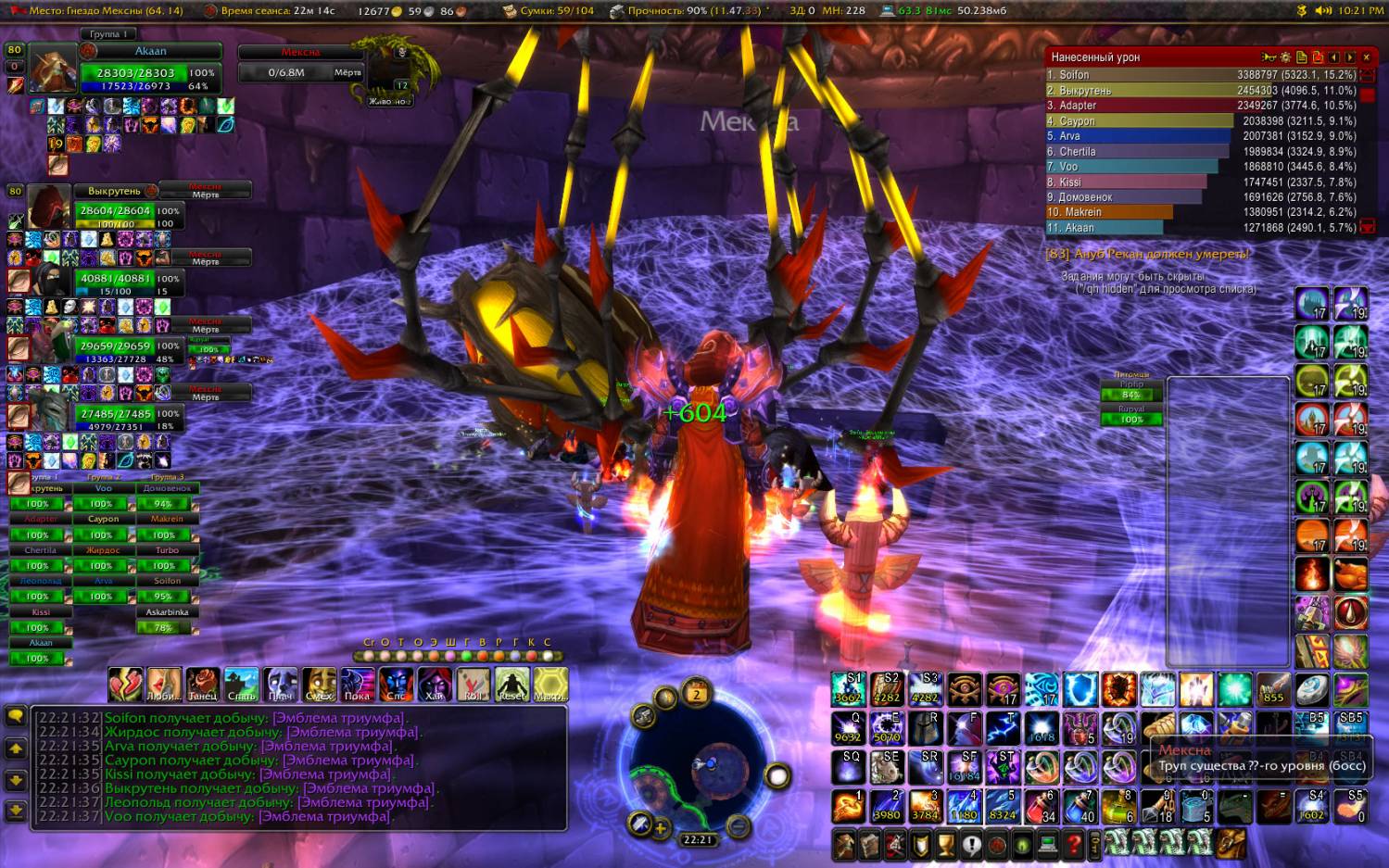Viewport: 1389px width, 868px height.
Task: Open the damage meter gear settings
Action: 1285,57
